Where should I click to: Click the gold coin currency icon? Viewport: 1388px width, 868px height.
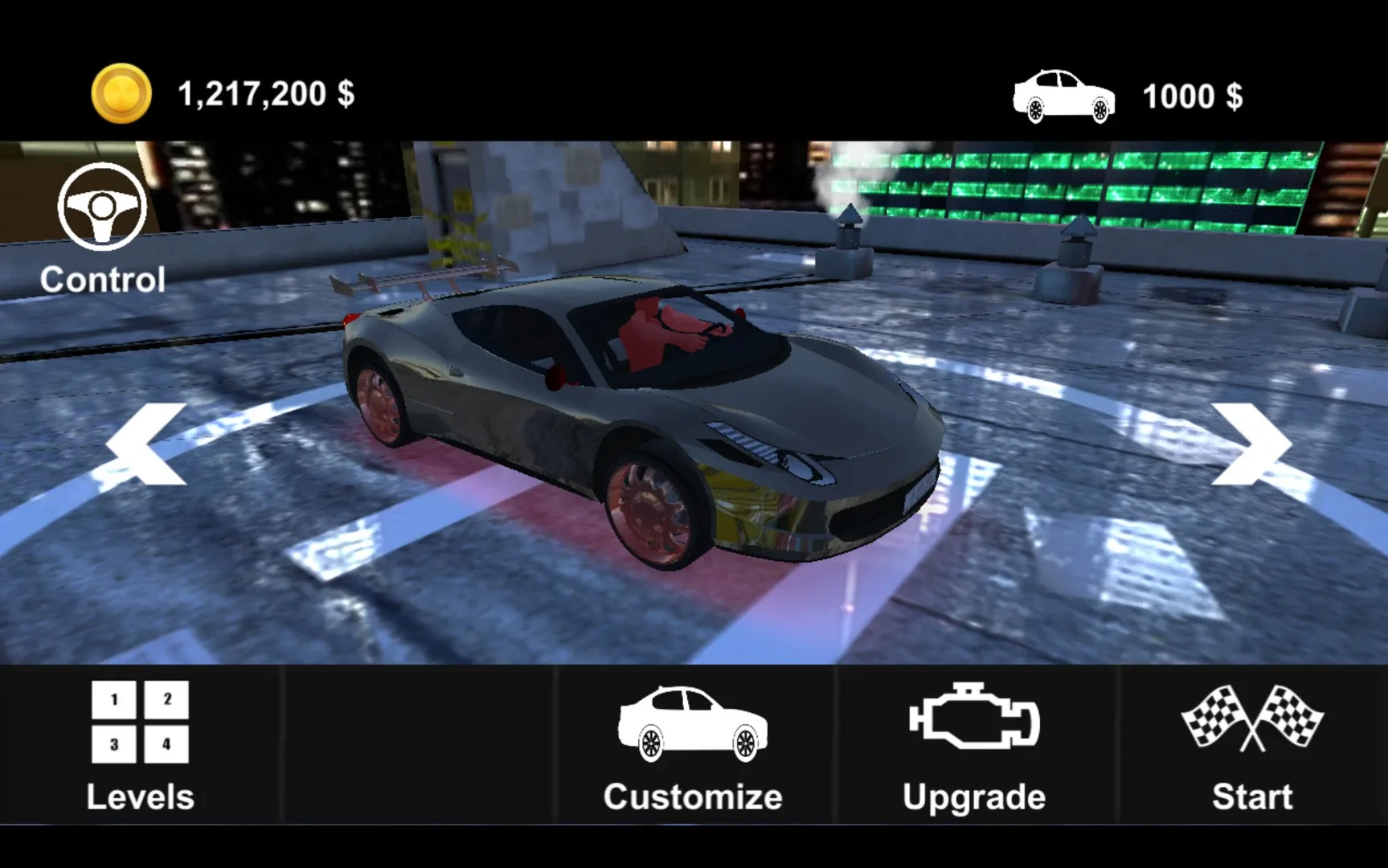click(119, 92)
